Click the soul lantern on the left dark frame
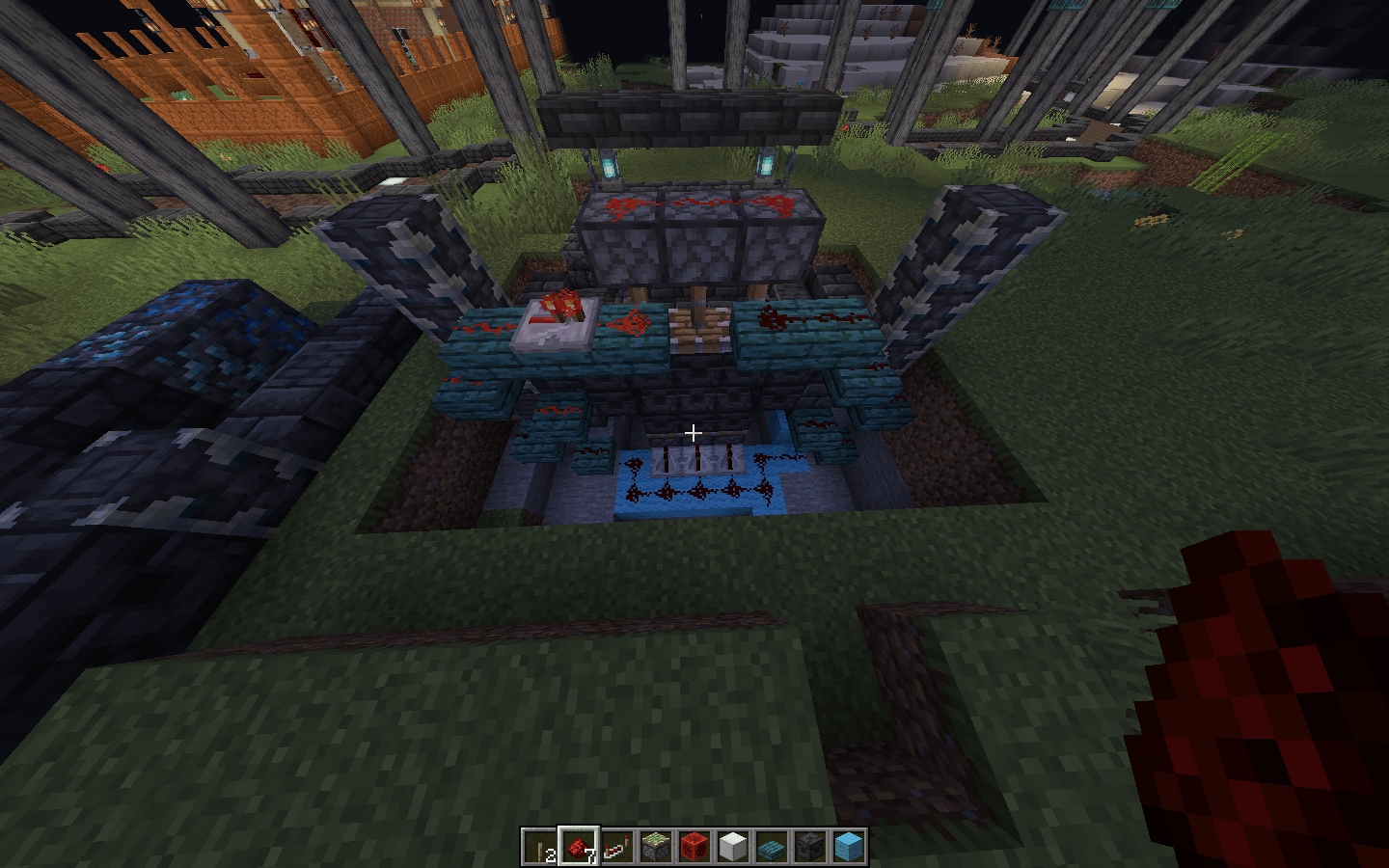The width and height of the screenshot is (1389, 868). [610, 164]
